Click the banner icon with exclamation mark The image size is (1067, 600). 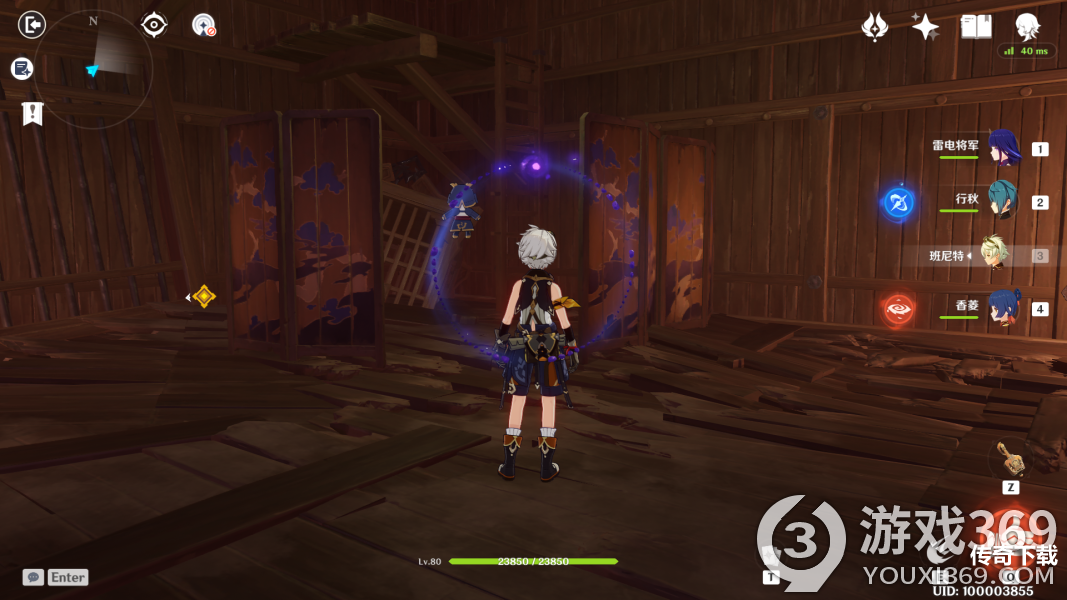tap(32, 113)
